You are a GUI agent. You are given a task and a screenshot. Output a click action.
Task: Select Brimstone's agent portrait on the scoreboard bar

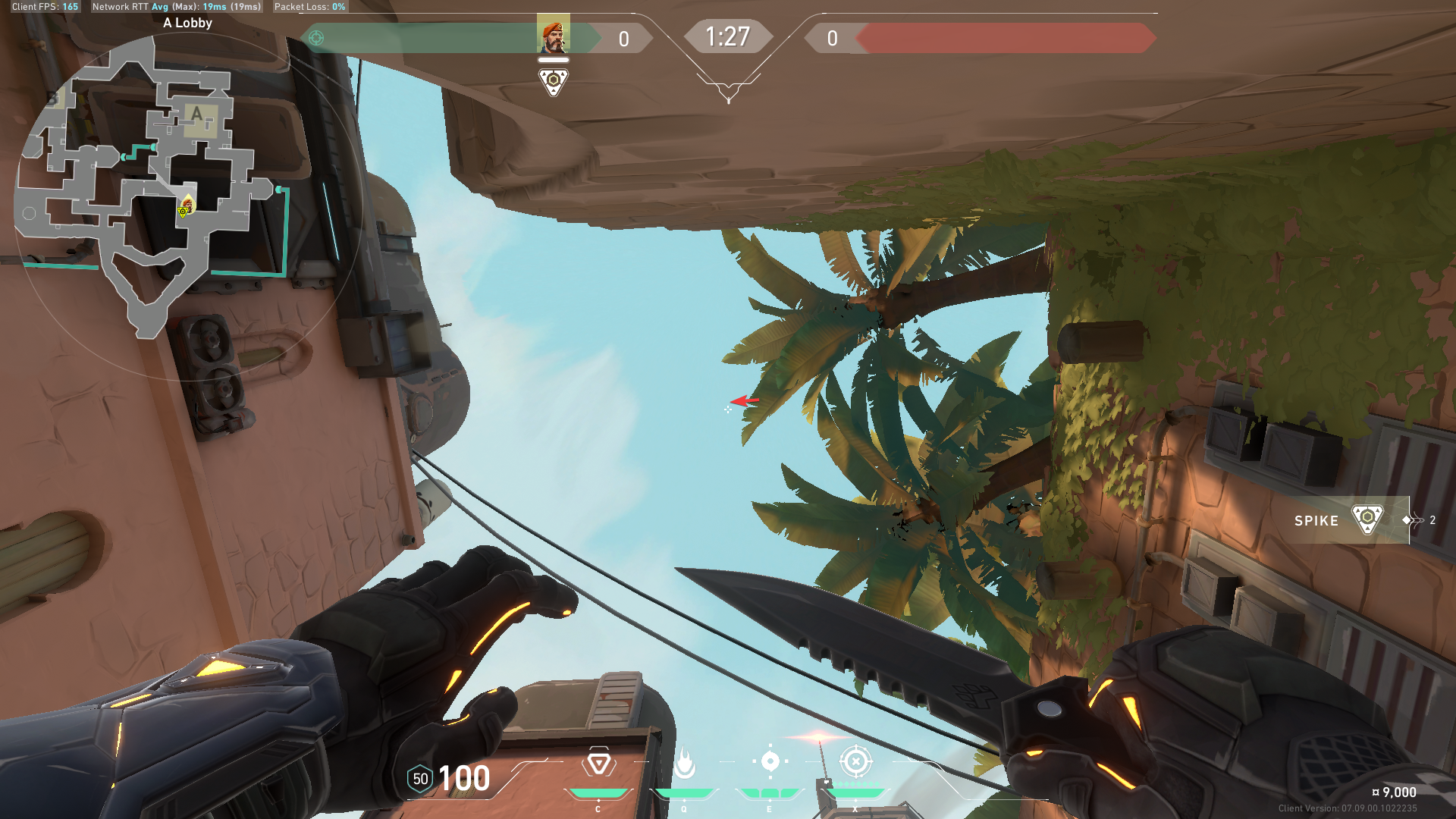pyautogui.click(x=553, y=35)
